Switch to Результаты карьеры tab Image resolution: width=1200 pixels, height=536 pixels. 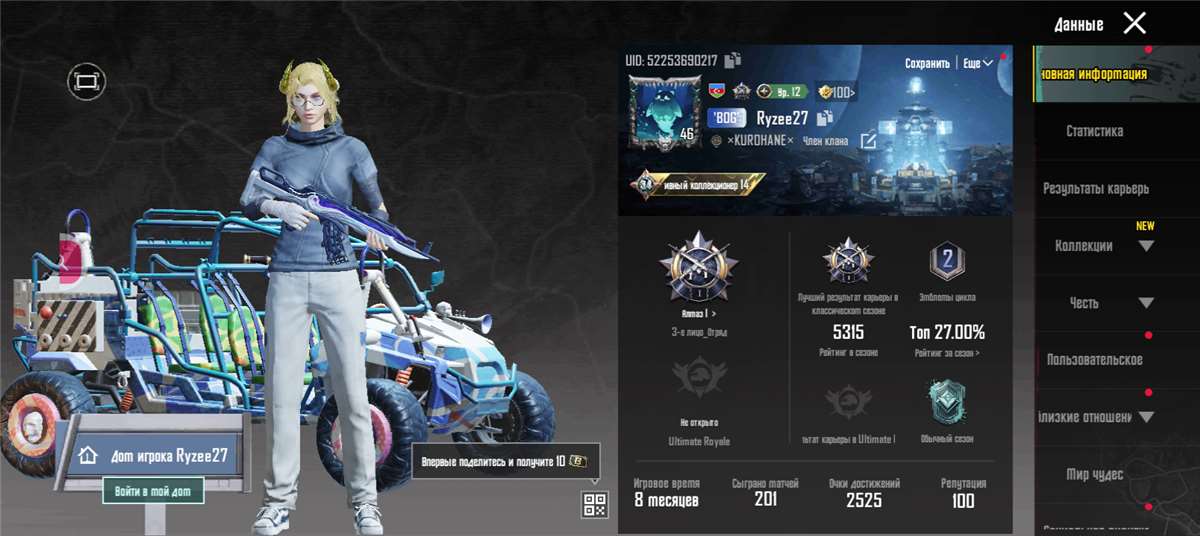point(1096,188)
